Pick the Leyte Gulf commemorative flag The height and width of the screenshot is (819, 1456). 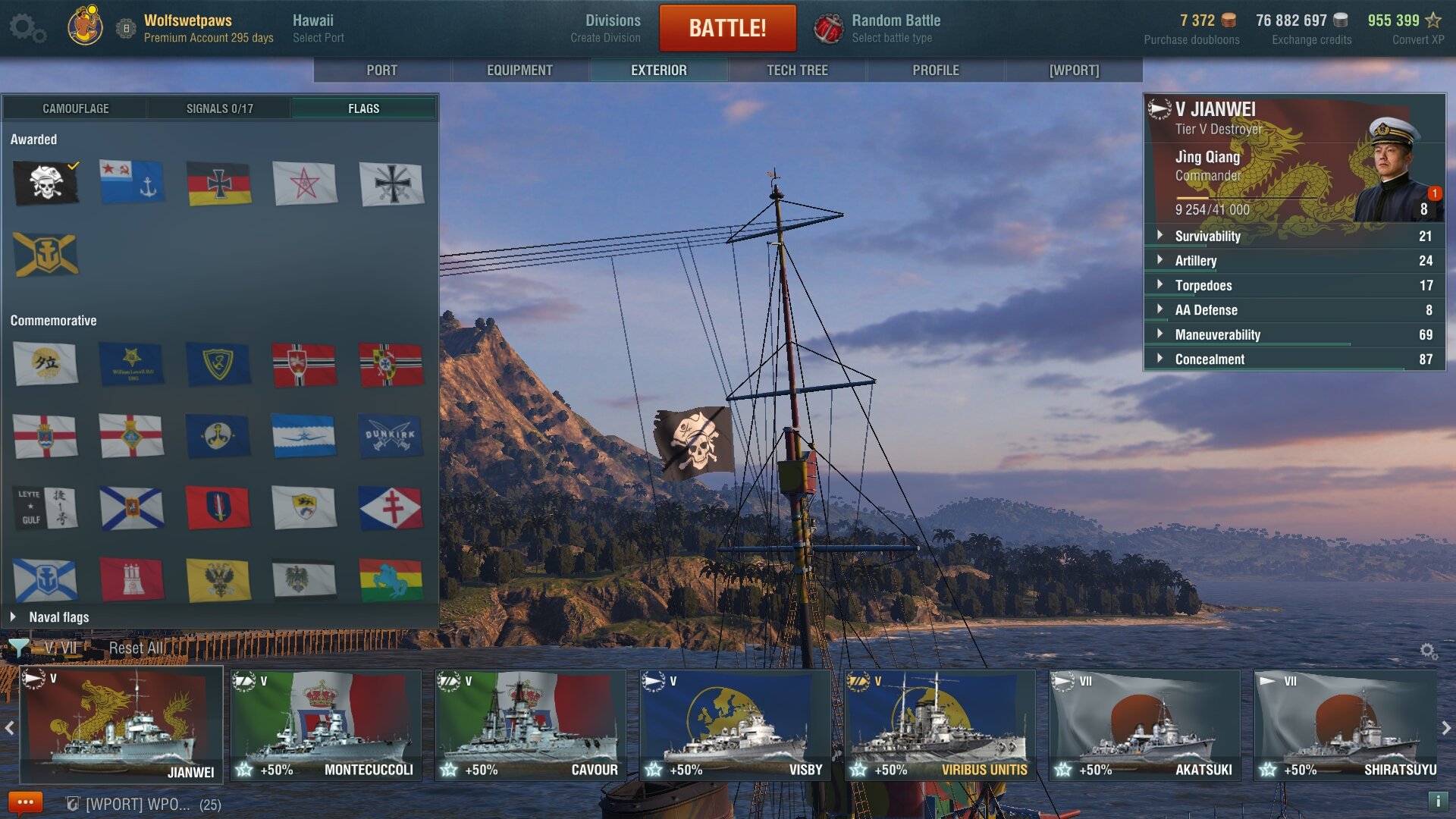(x=45, y=507)
